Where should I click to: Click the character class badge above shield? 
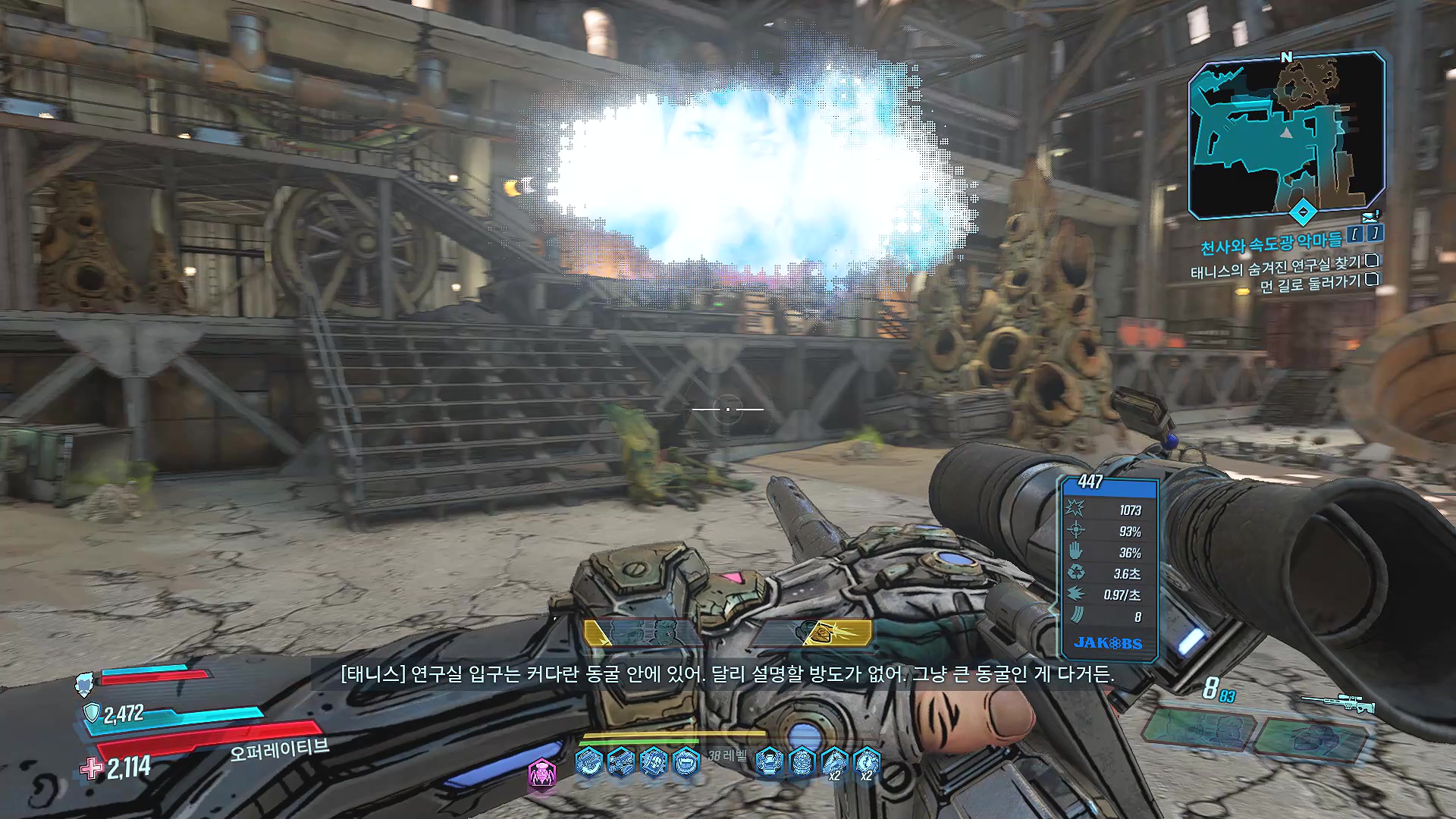click(85, 685)
